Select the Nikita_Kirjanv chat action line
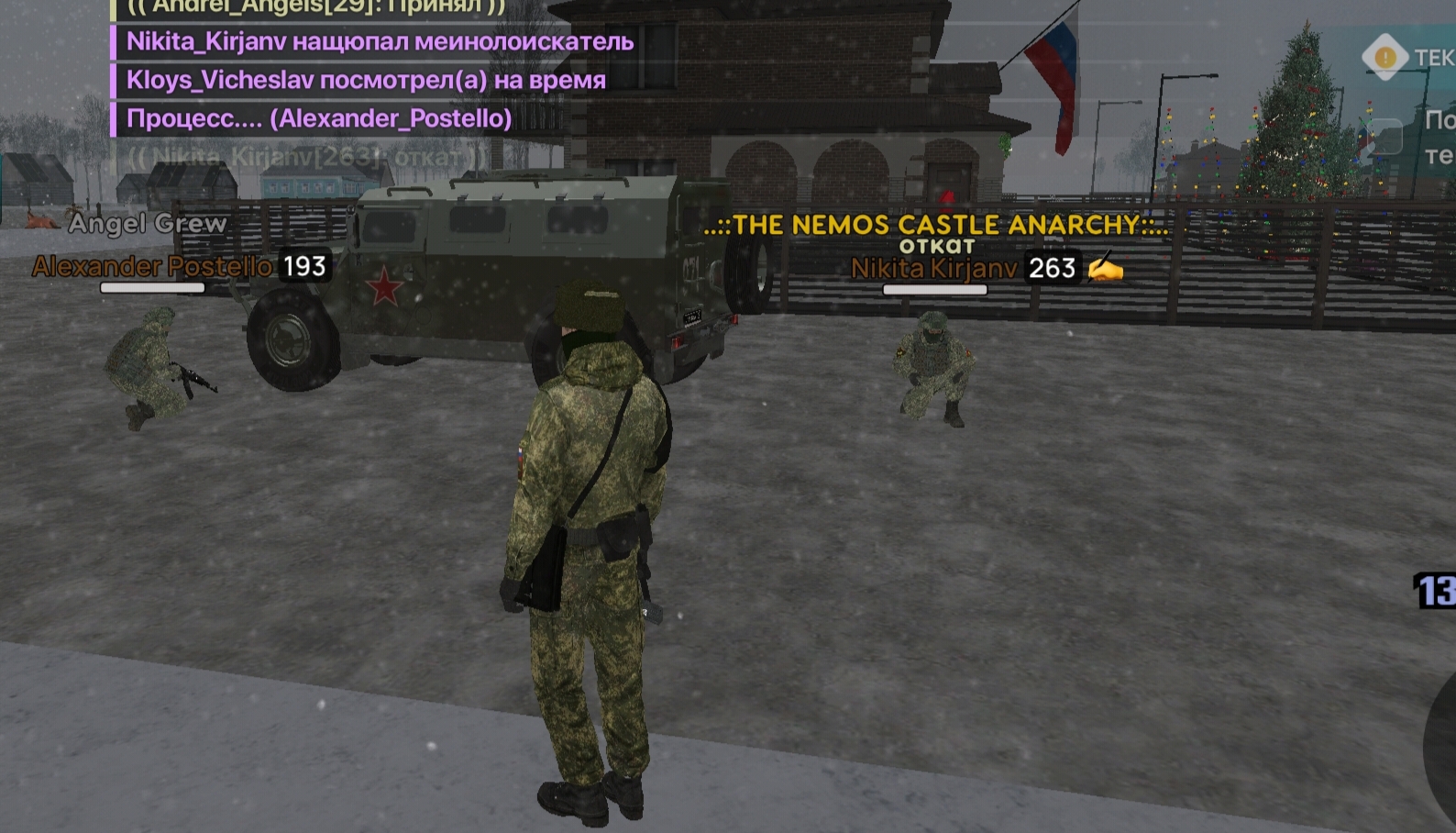The width and height of the screenshot is (1456, 833). click(x=380, y=41)
